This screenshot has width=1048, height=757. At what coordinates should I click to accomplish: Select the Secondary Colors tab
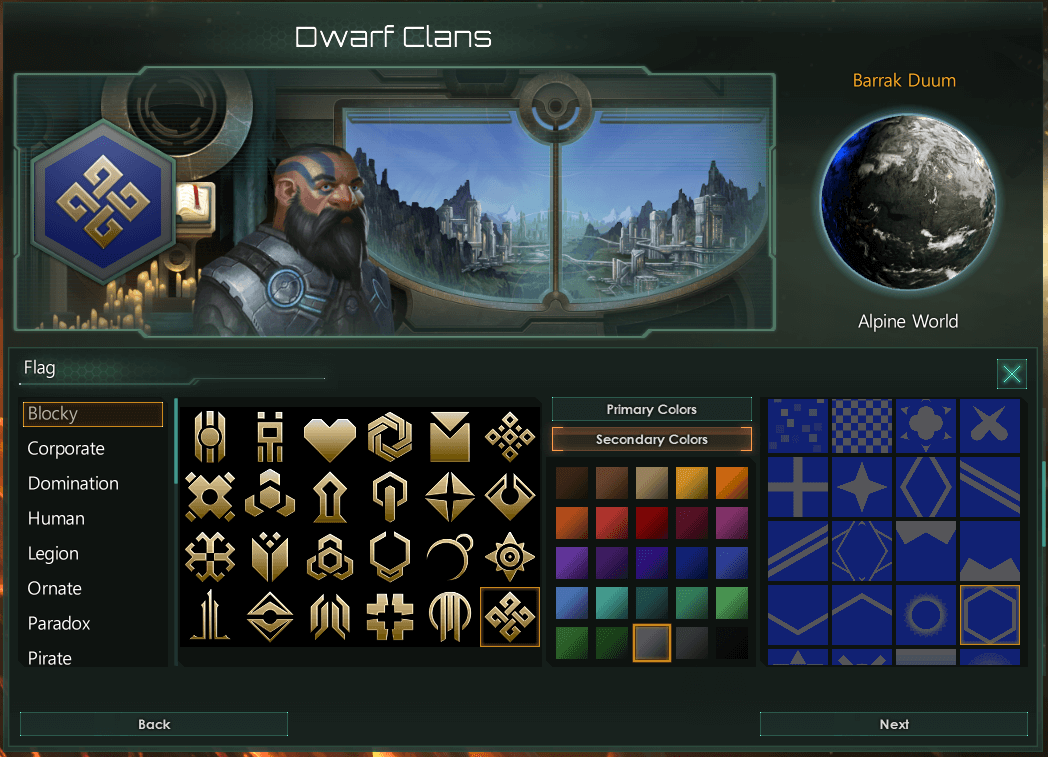point(651,439)
